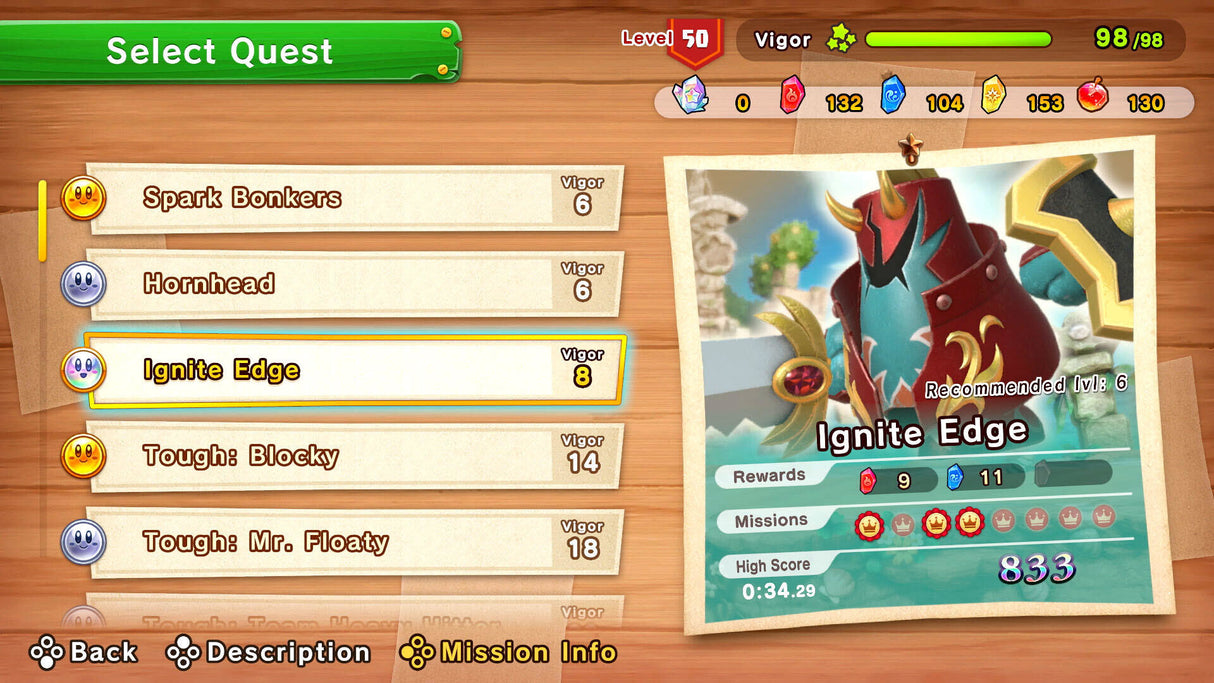The width and height of the screenshot is (1214, 683).
Task: Click the Ignite Edge preview card image
Action: point(908,300)
